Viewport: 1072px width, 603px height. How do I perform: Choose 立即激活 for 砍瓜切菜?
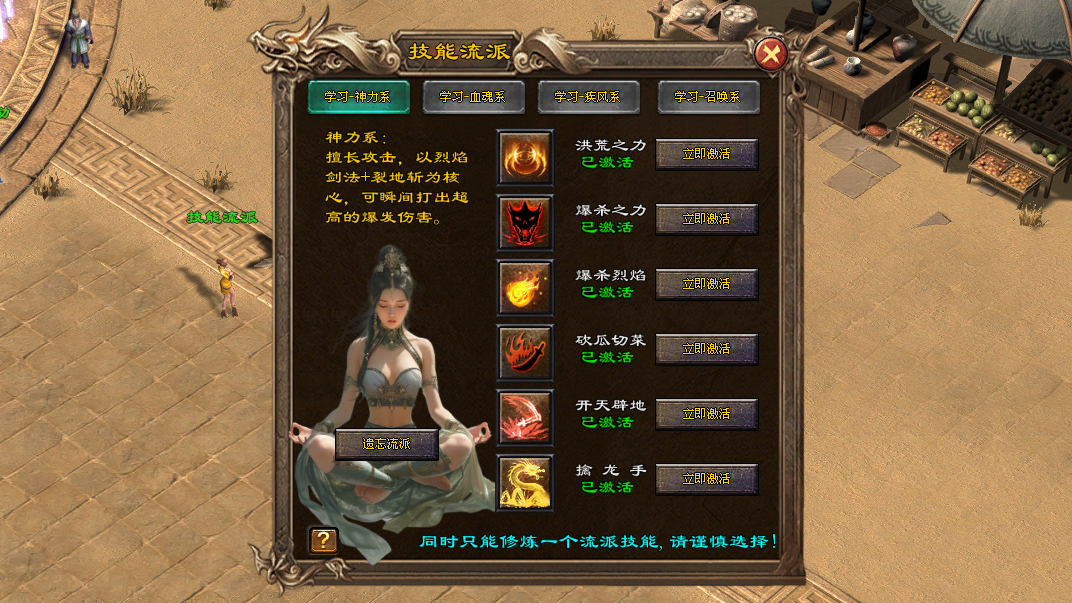(x=706, y=349)
